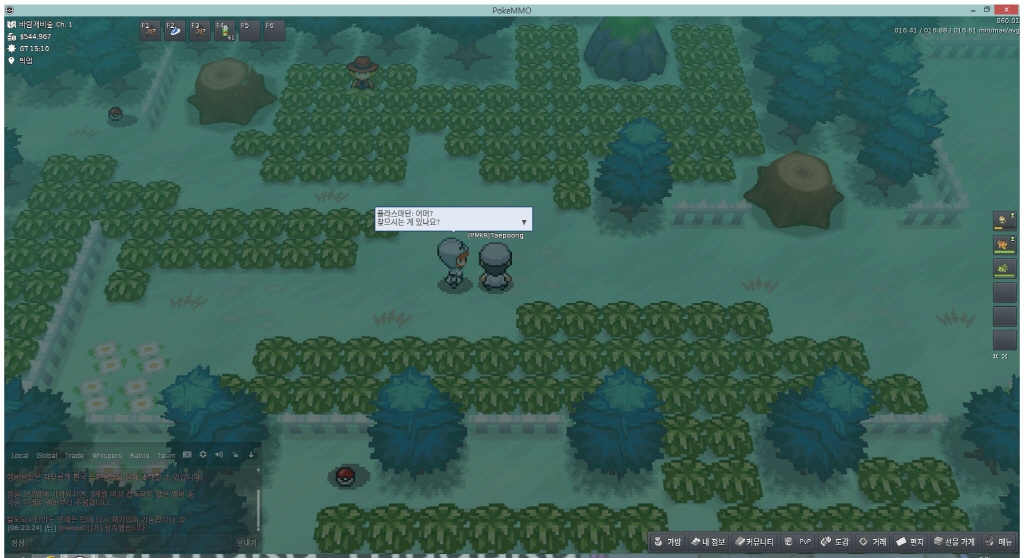
Task: Open the 거래 trade window
Action: tap(873, 542)
